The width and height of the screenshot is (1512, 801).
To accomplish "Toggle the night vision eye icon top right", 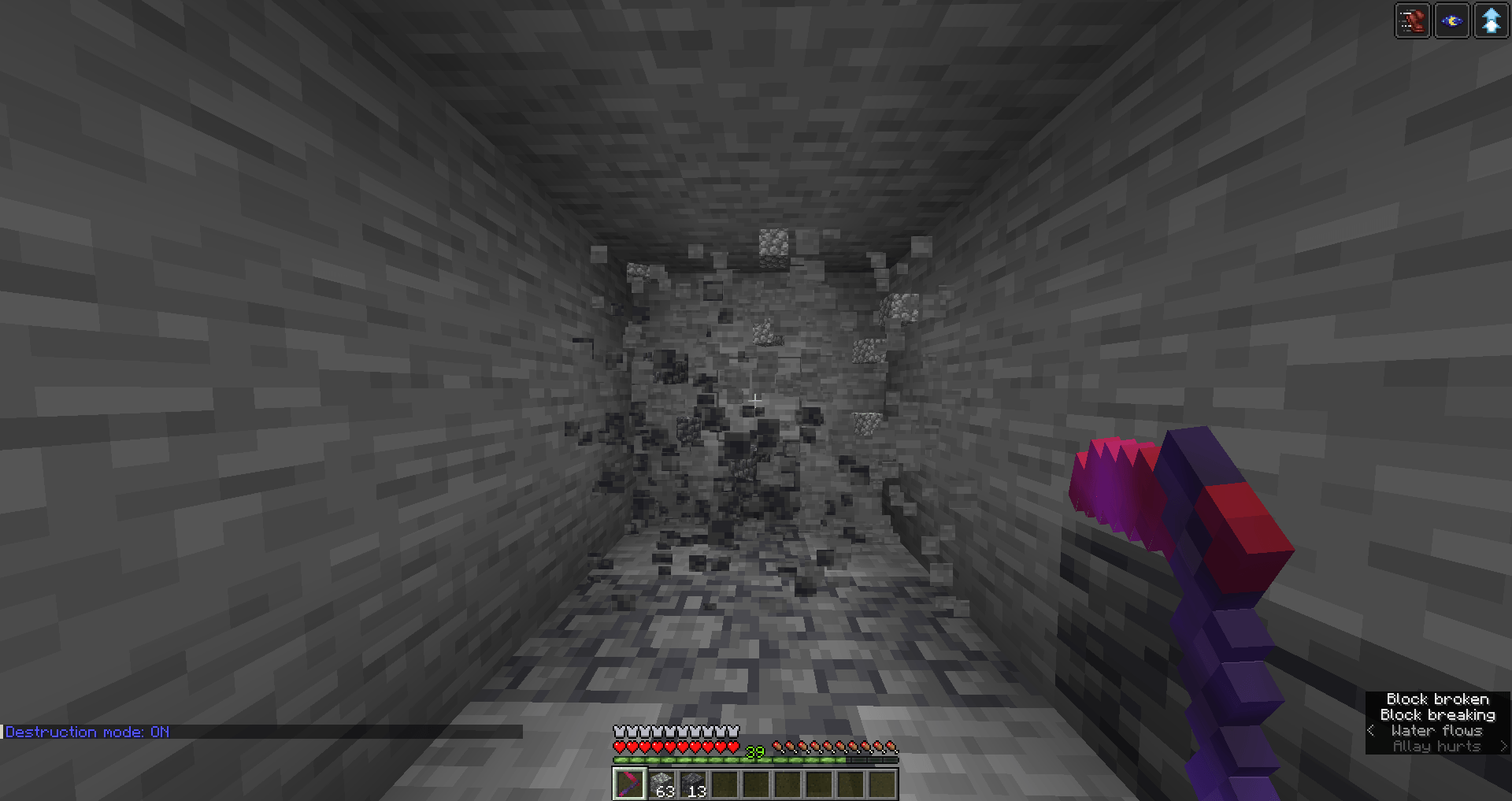I will [1452, 20].
